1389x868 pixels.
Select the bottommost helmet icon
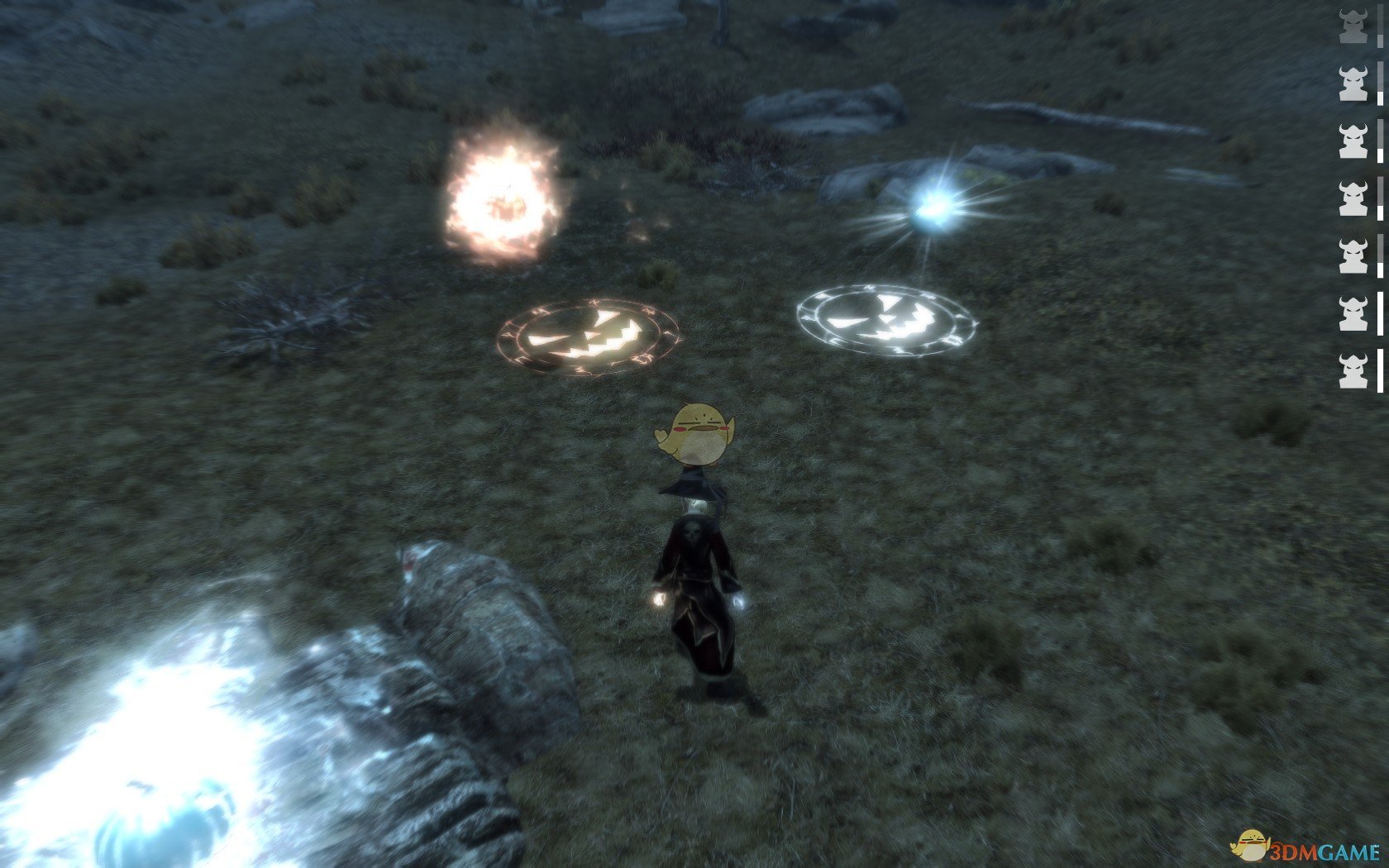[x=1352, y=368]
